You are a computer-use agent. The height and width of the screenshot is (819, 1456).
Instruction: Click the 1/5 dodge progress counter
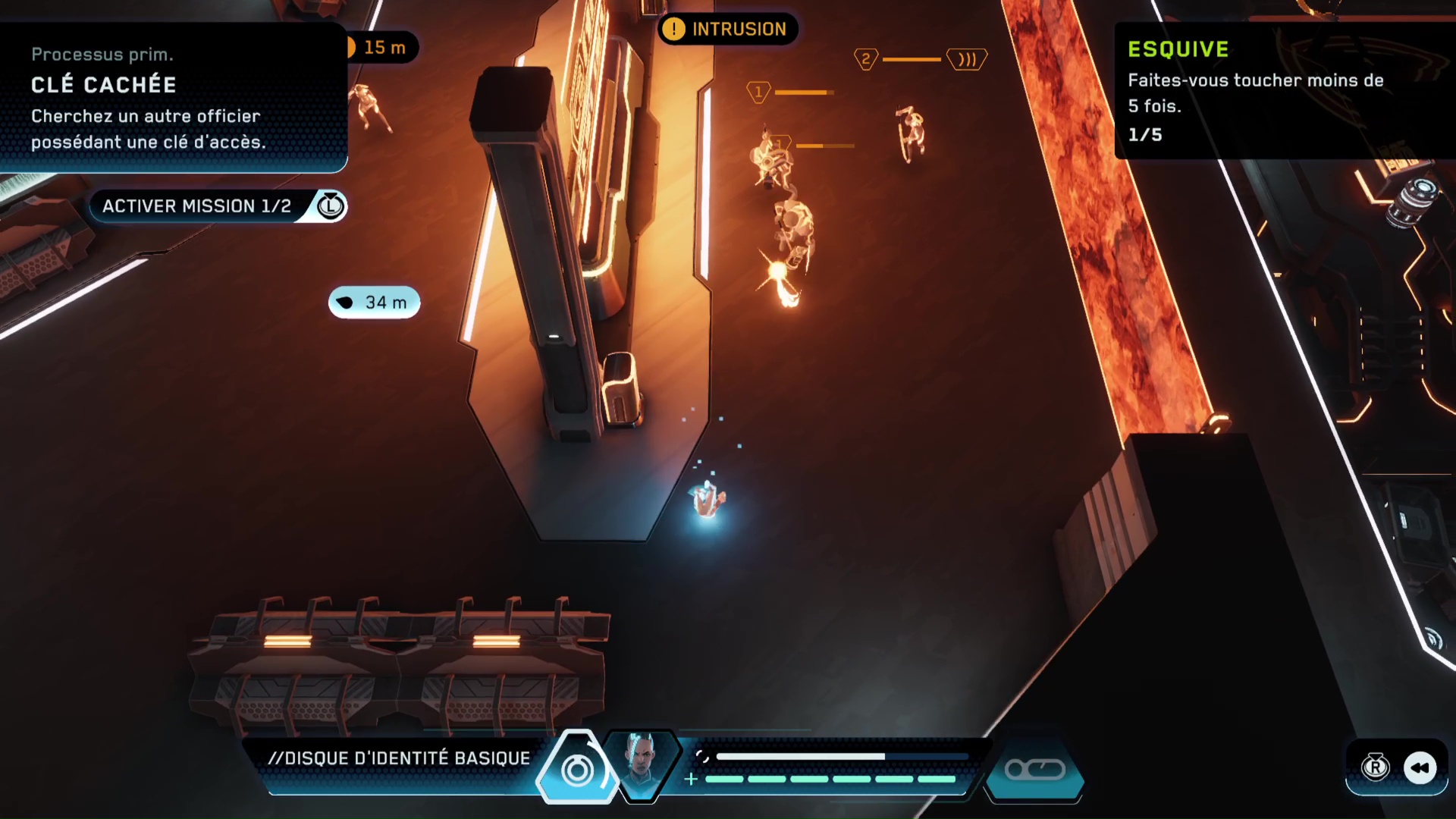coord(1145,134)
